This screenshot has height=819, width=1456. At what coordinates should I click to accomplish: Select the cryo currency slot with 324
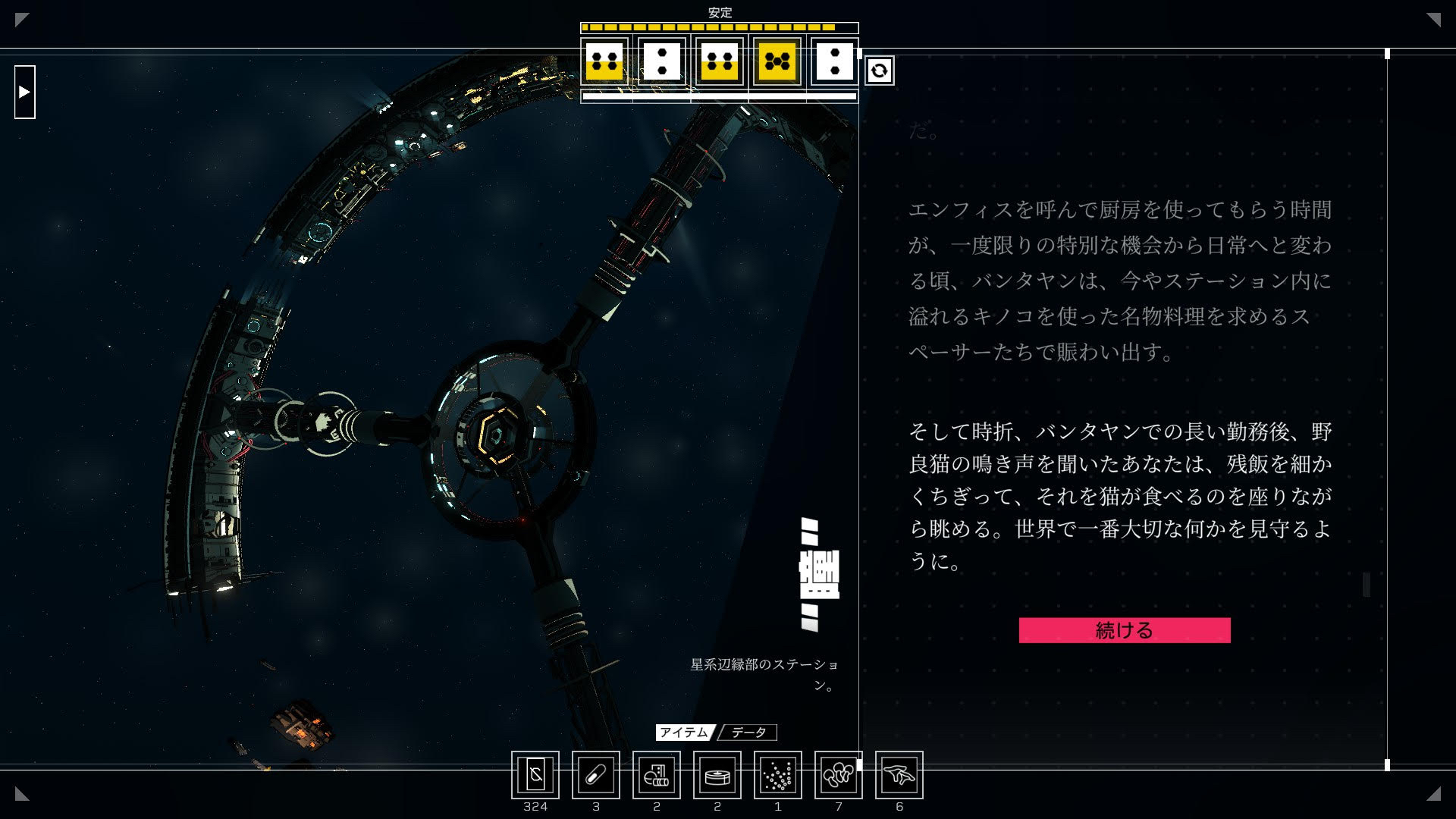(x=535, y=775)
